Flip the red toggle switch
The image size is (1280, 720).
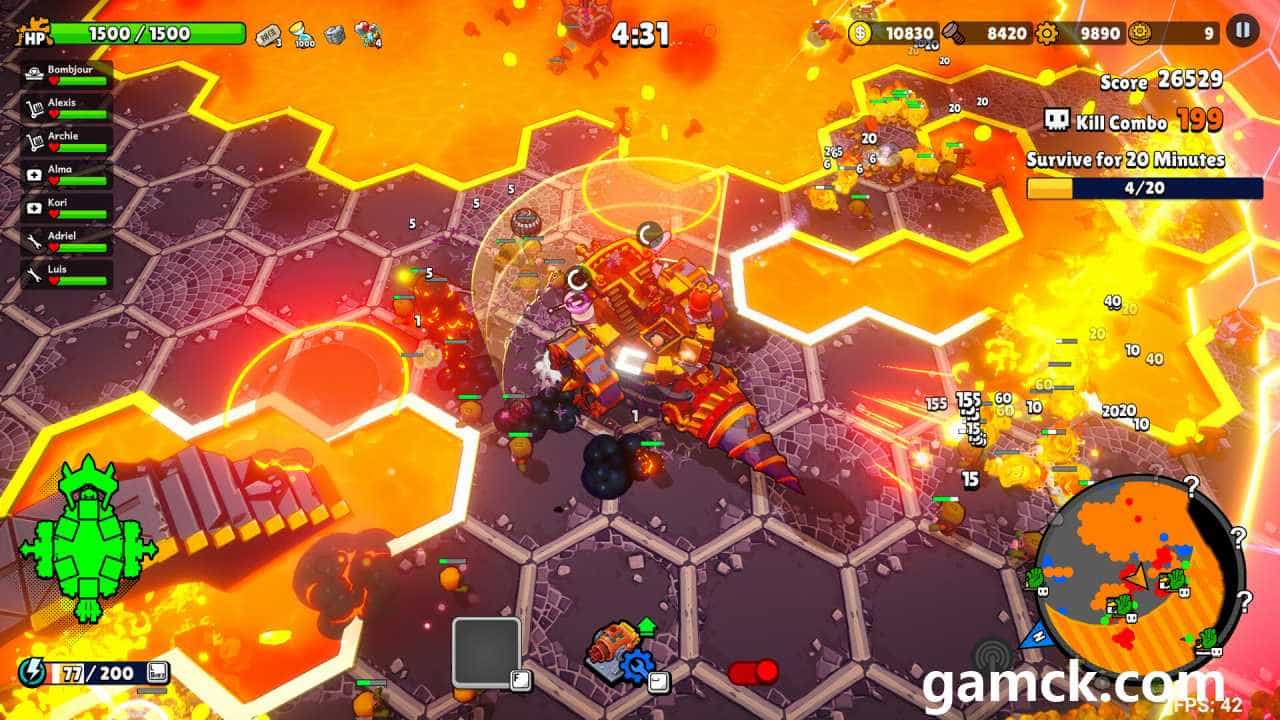tap(753, 672)
